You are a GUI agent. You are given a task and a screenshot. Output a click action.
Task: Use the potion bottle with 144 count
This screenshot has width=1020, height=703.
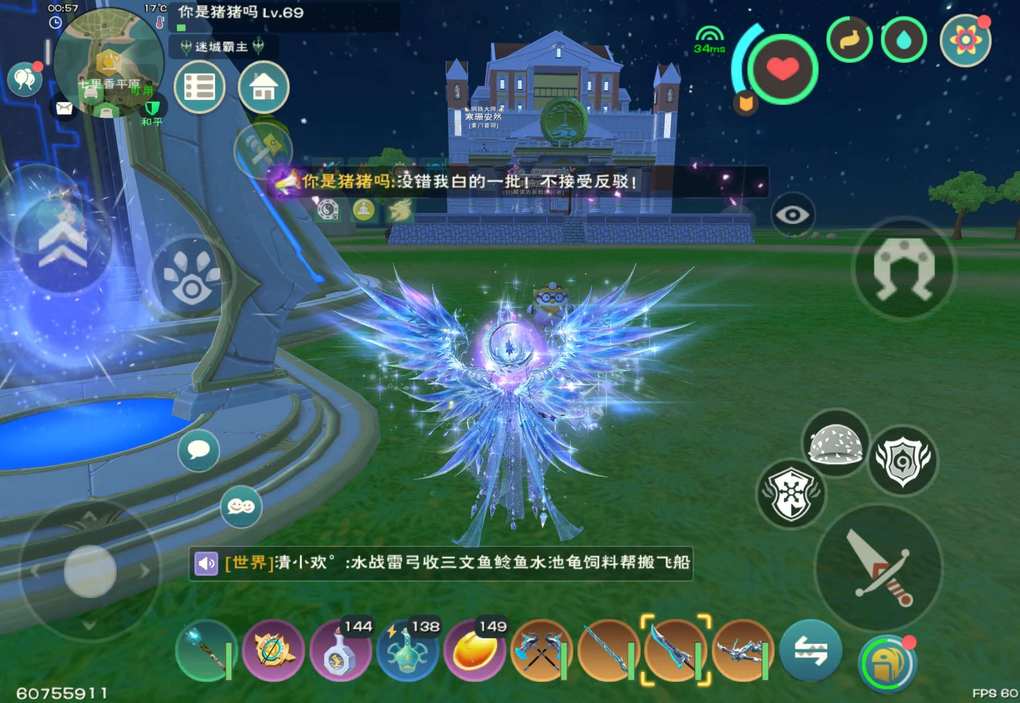tap(341, 651)
